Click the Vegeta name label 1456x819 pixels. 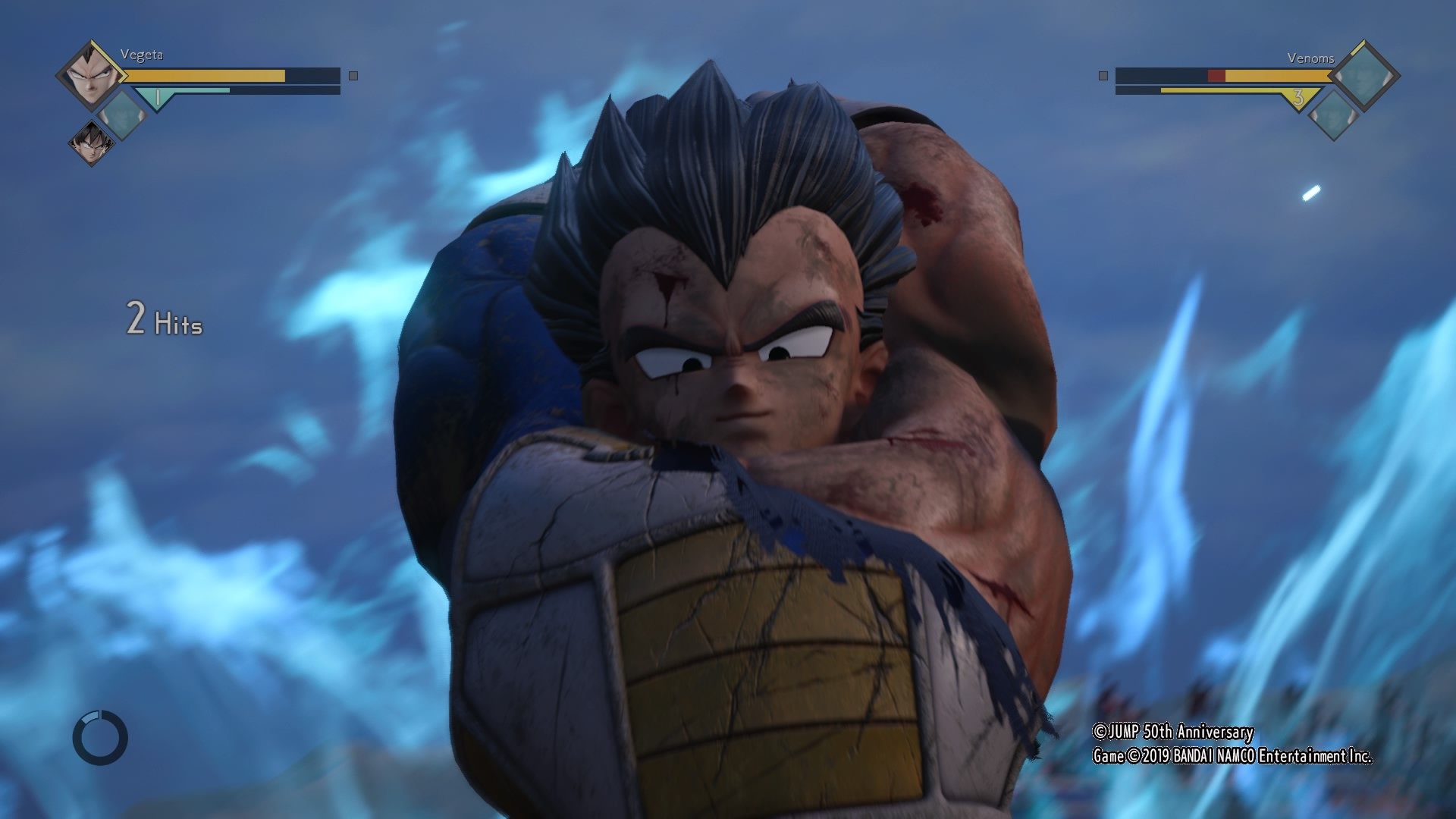point(141,56)
